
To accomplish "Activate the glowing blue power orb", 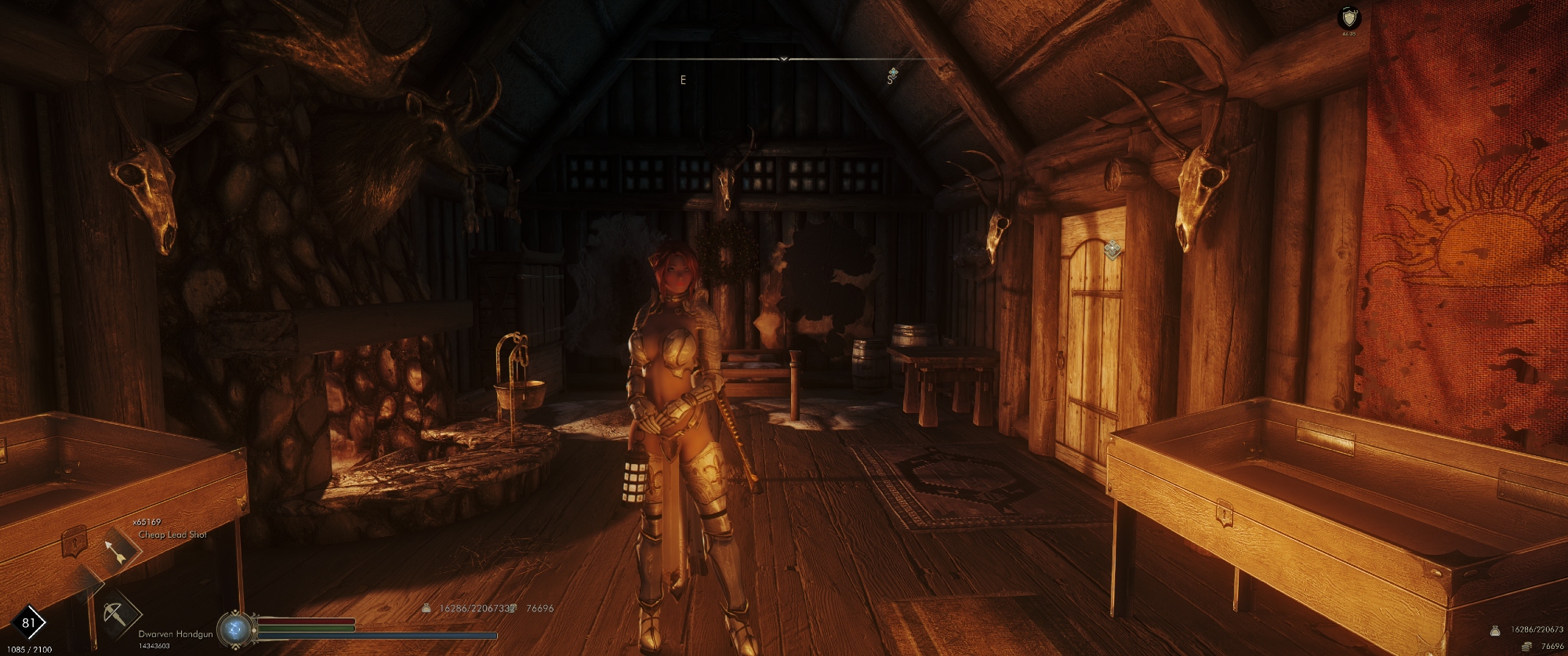I will 234,629.
